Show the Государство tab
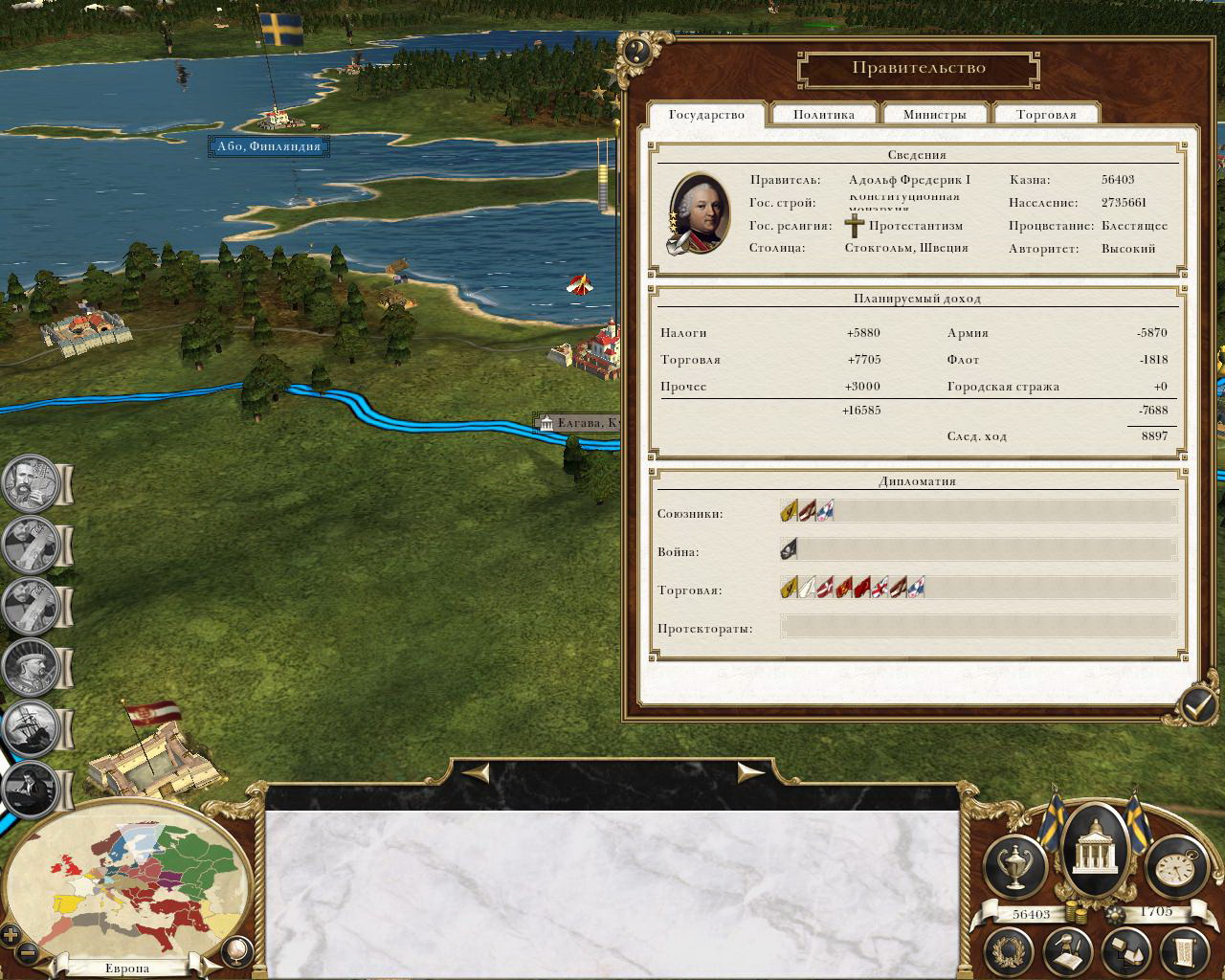 [x=706, y=115]
